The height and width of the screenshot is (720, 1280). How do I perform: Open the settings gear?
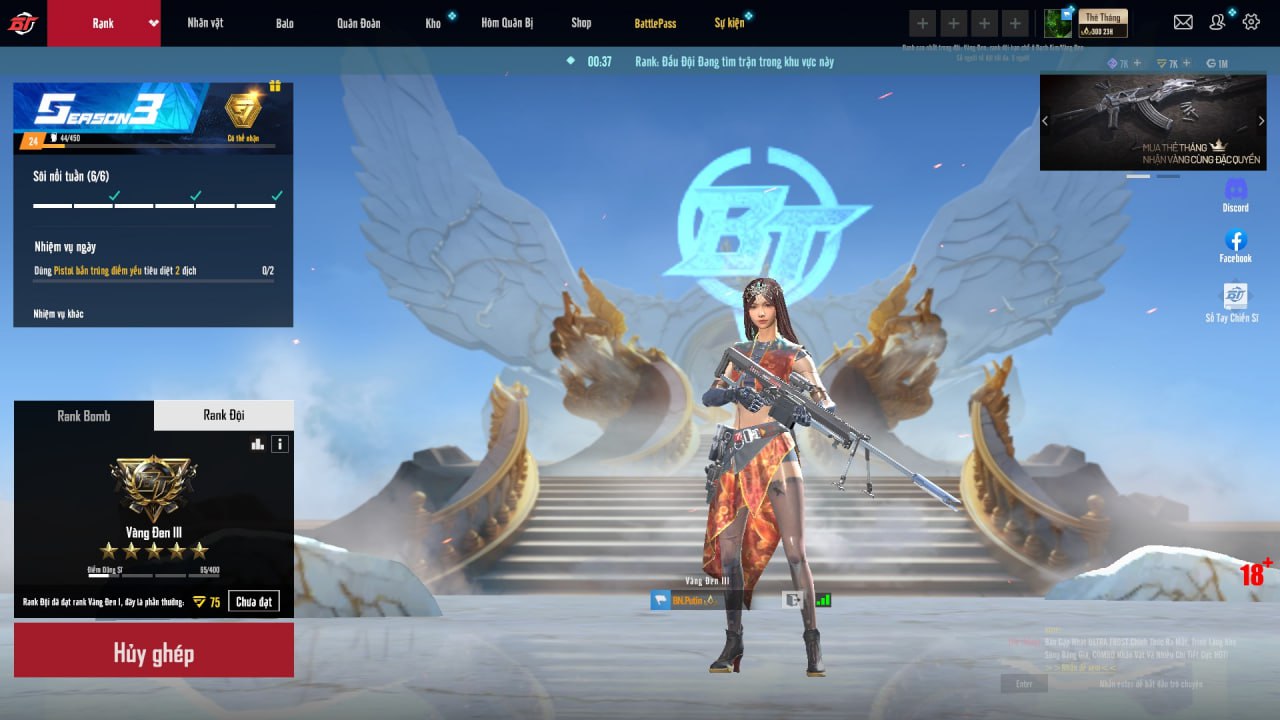coord(1251,22)
